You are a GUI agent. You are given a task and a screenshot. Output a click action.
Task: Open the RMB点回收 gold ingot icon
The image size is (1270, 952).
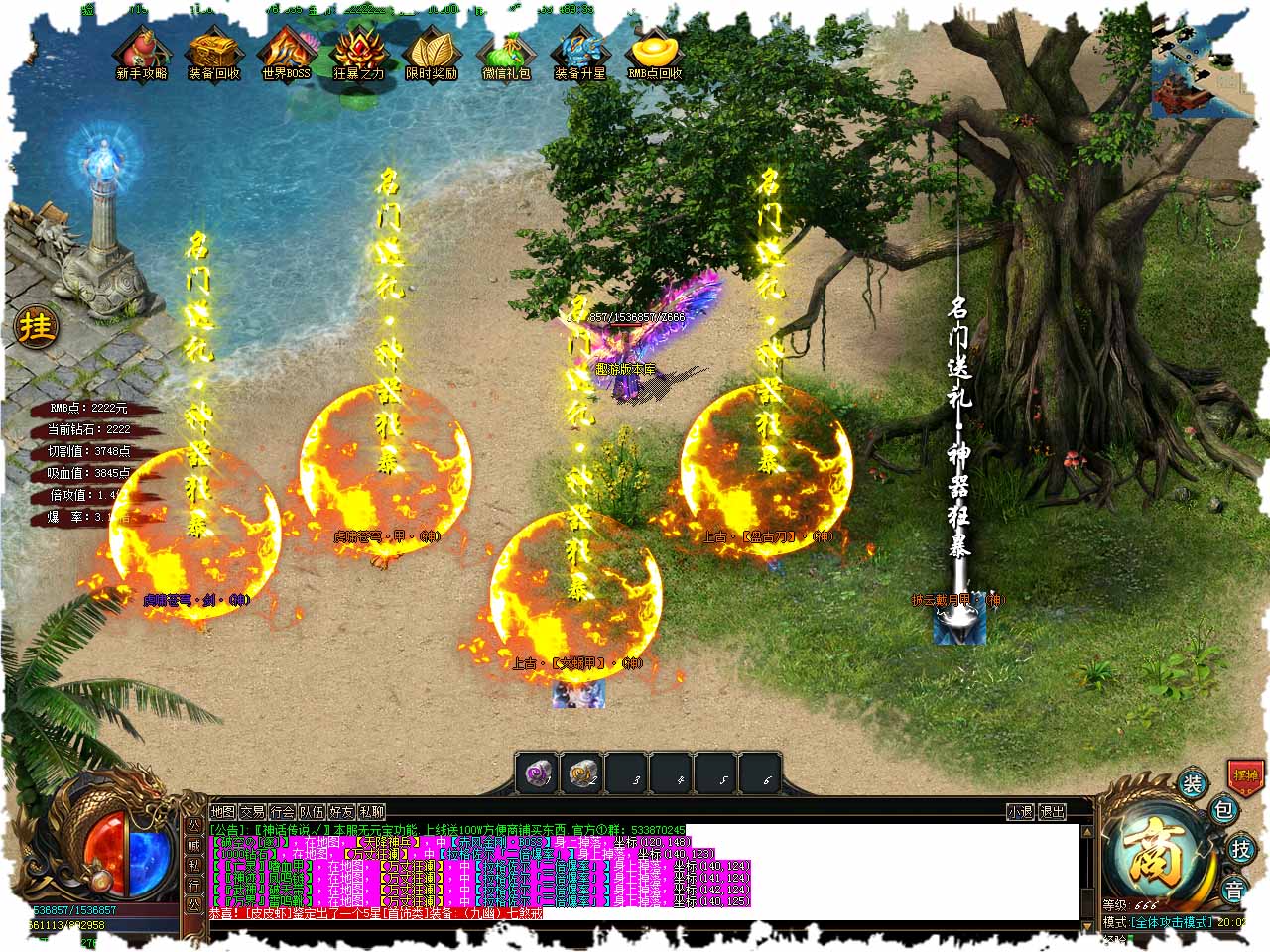point(655,54)
